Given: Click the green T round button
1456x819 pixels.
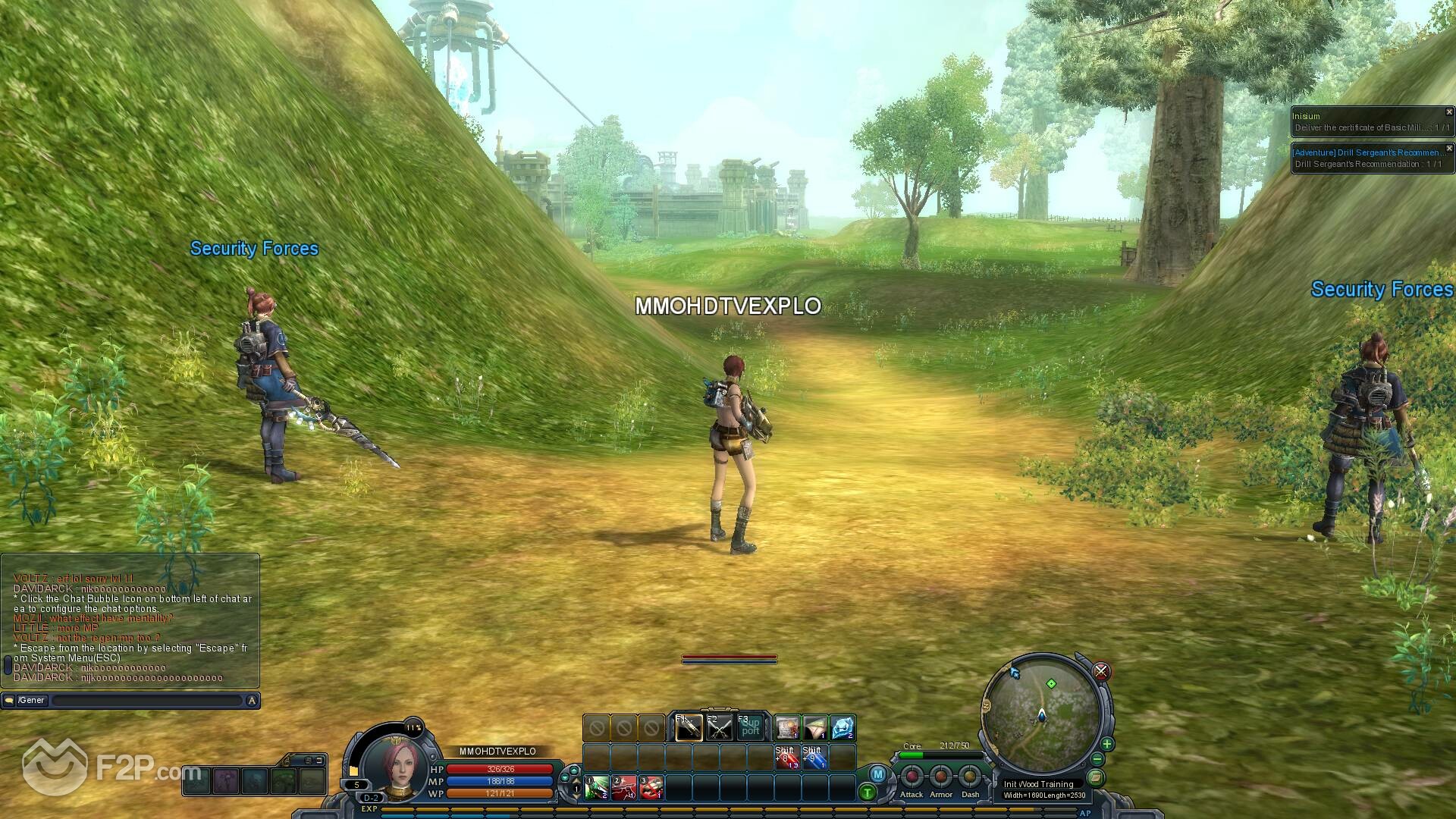Looking at the screenshot, I should (868, 793).
